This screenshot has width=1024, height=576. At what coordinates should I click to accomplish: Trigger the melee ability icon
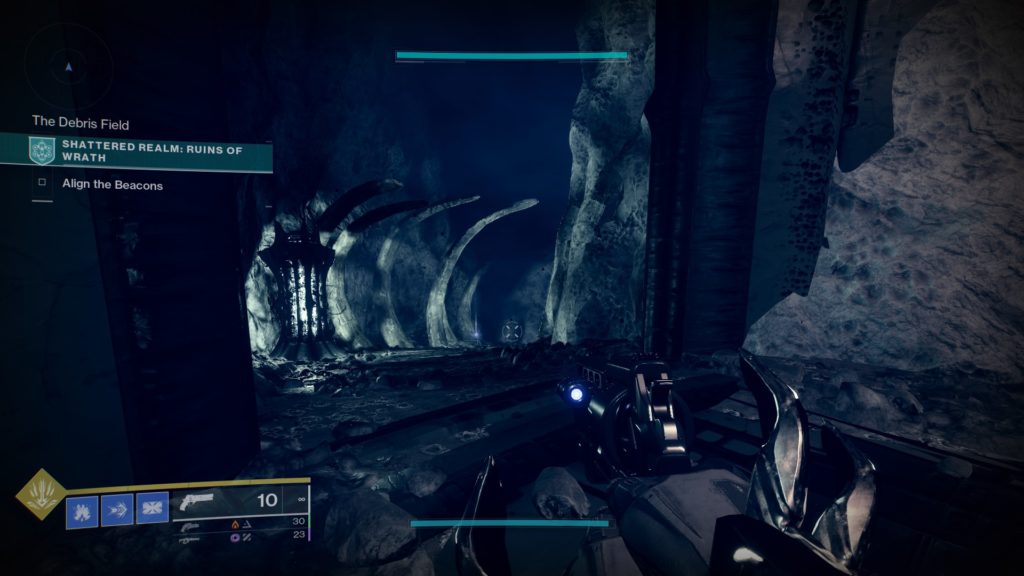click(x=117, y=510)
